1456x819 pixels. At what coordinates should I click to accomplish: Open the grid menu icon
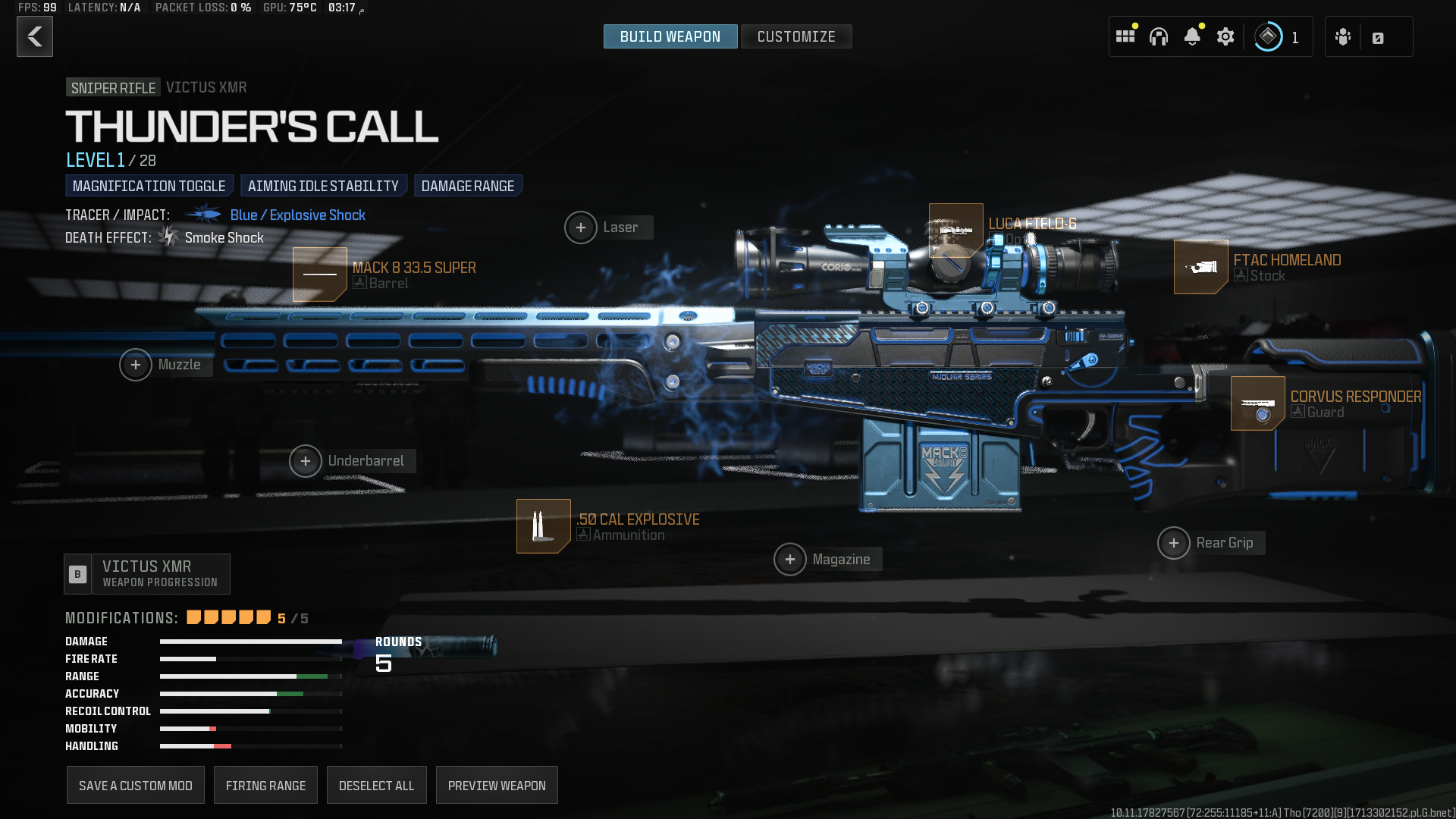1125,36
